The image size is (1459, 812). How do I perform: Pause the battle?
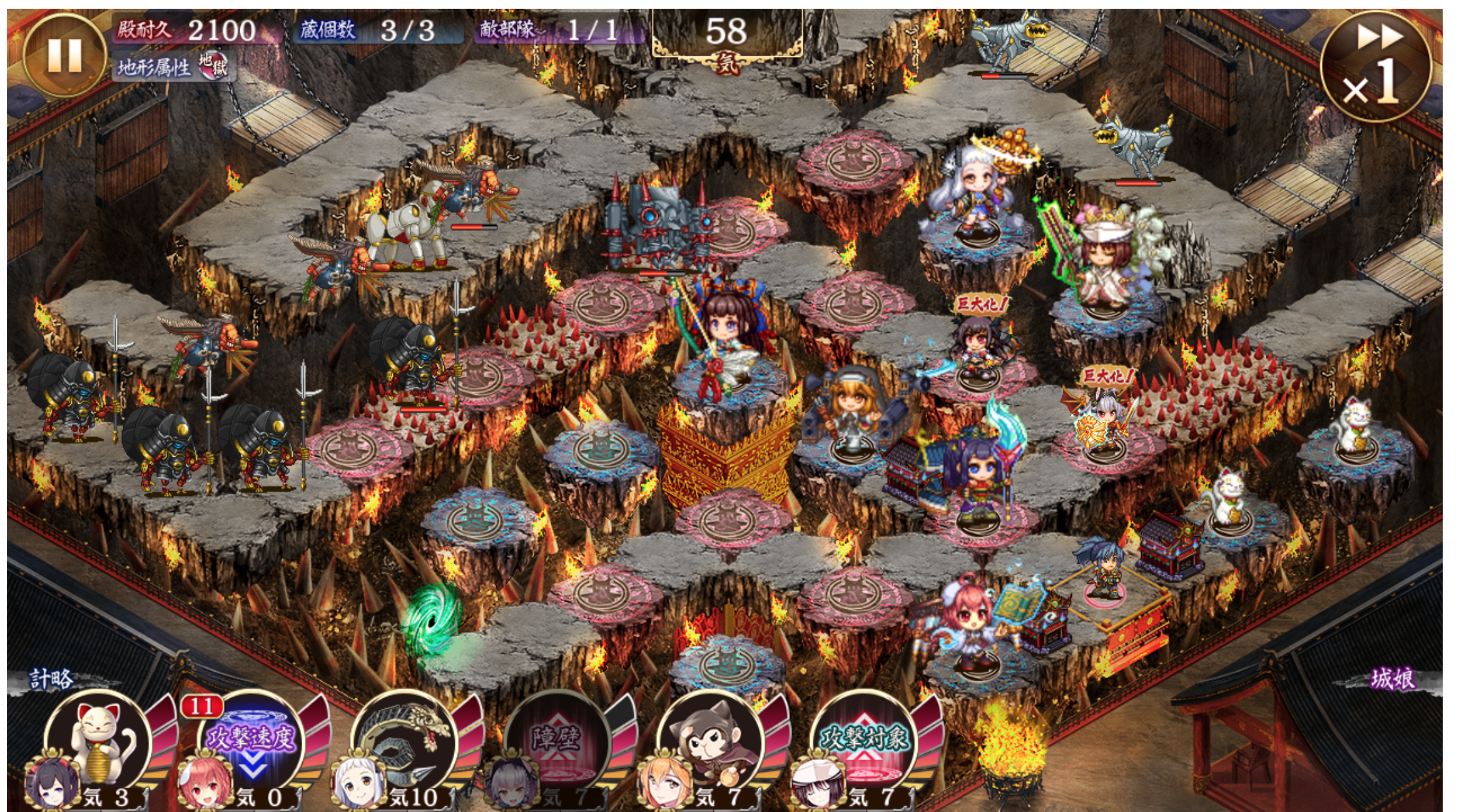coord(64,55)
